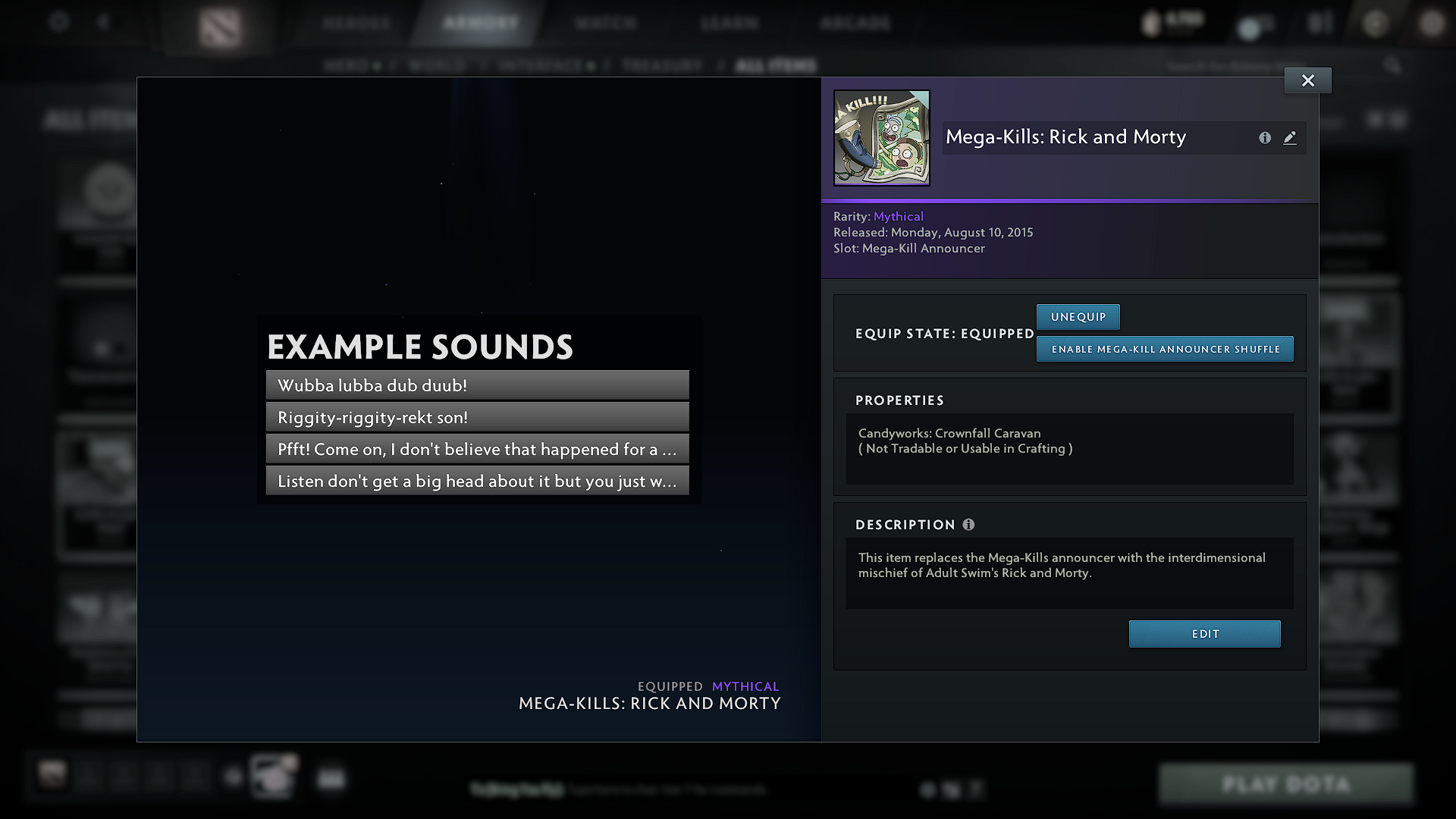
Task: Select the pencil rename icon next to the item name
Action: pyautogui.click(x=1290, y=138)
